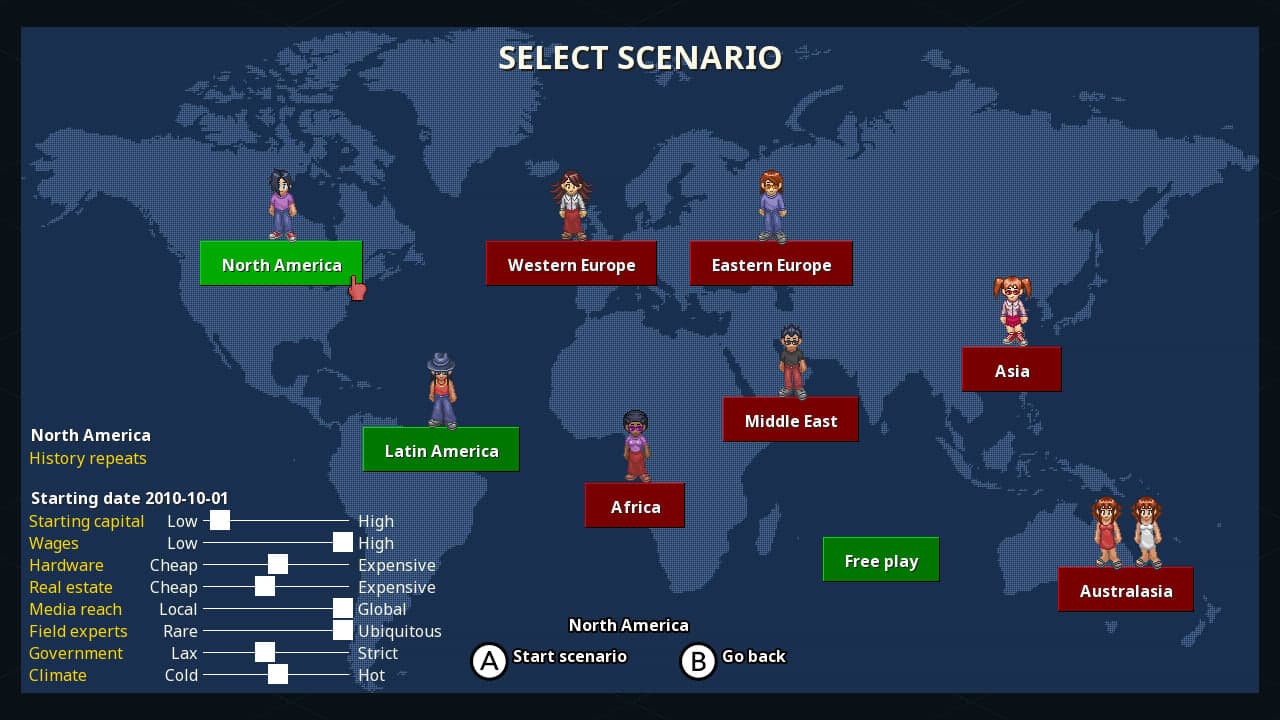Image resolution: width=1280 pixels, height=720 pixels.
Task: Click the History repeats scenario label
Action: [88, 458]
